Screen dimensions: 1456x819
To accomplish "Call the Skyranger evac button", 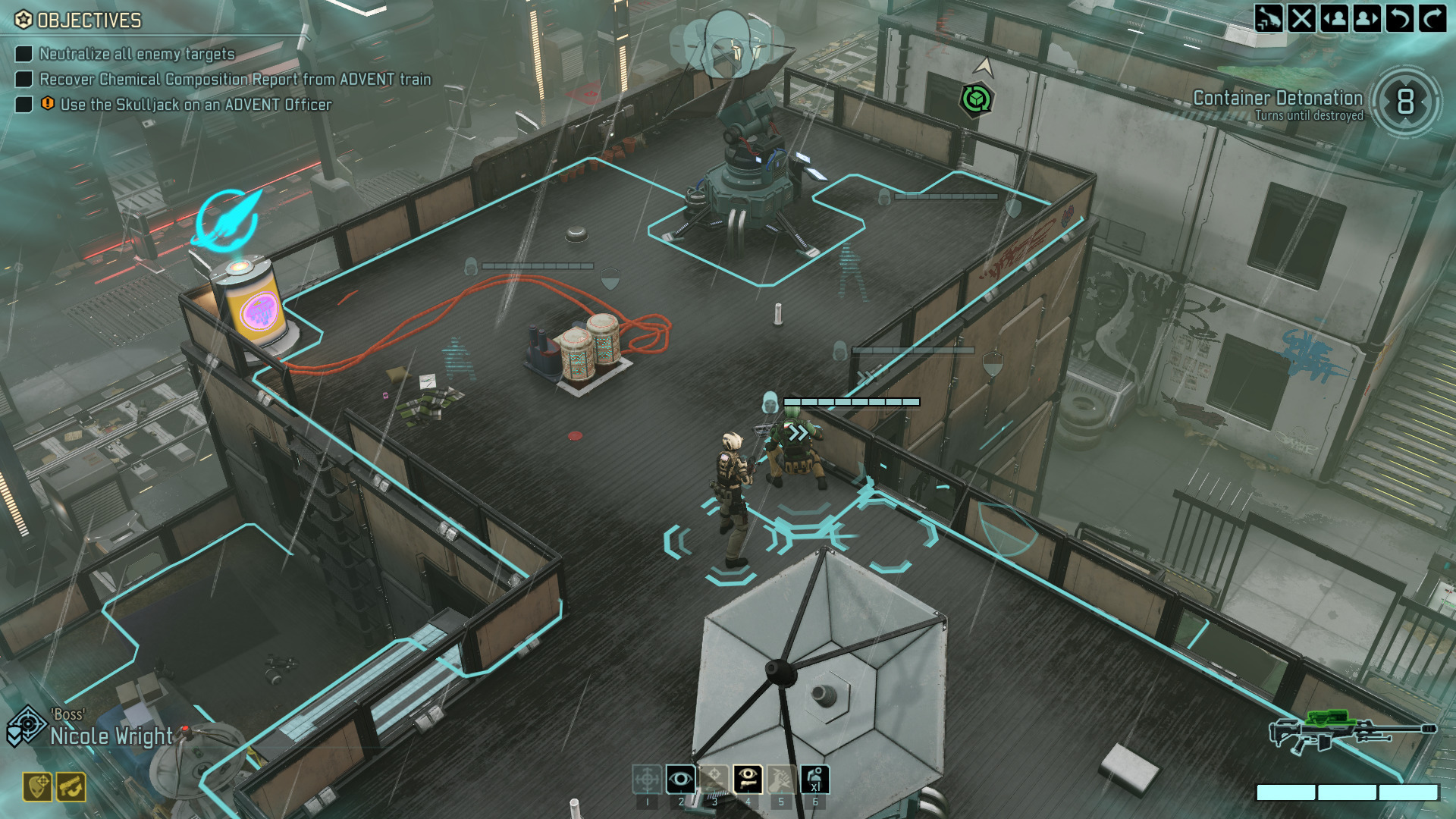I will [x=1269, y=17].
